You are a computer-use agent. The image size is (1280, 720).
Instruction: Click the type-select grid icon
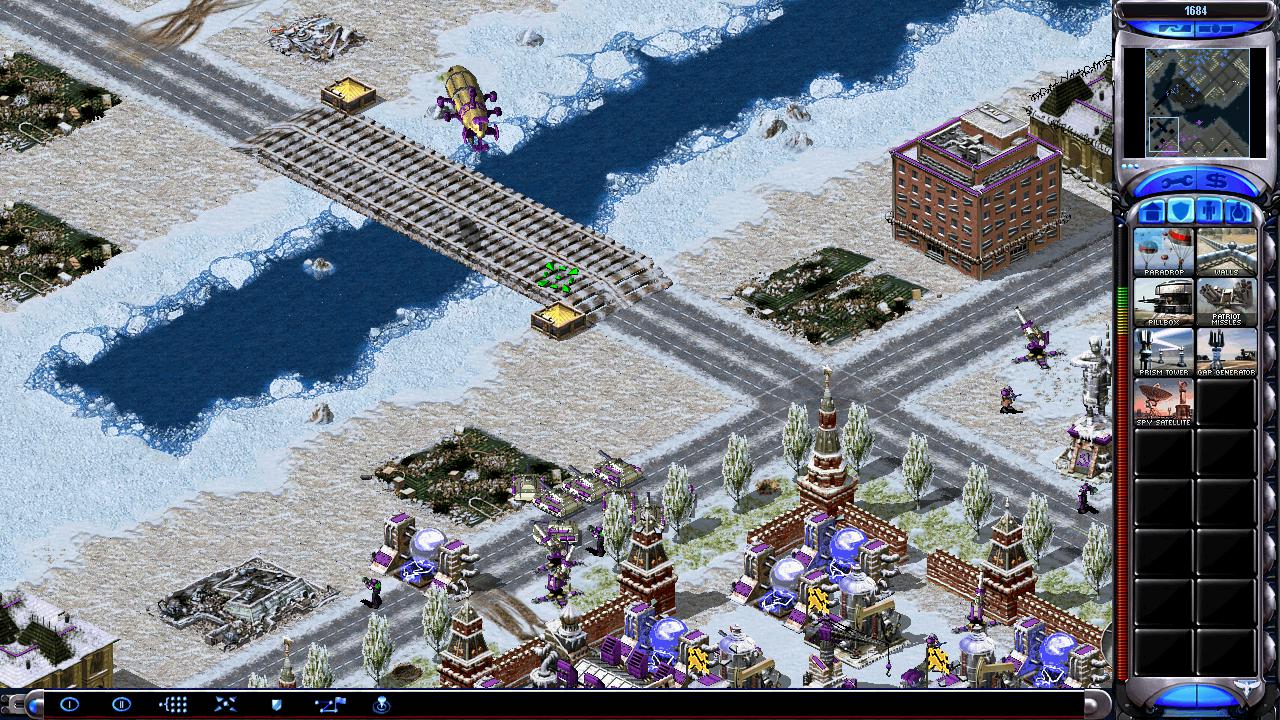173,704
